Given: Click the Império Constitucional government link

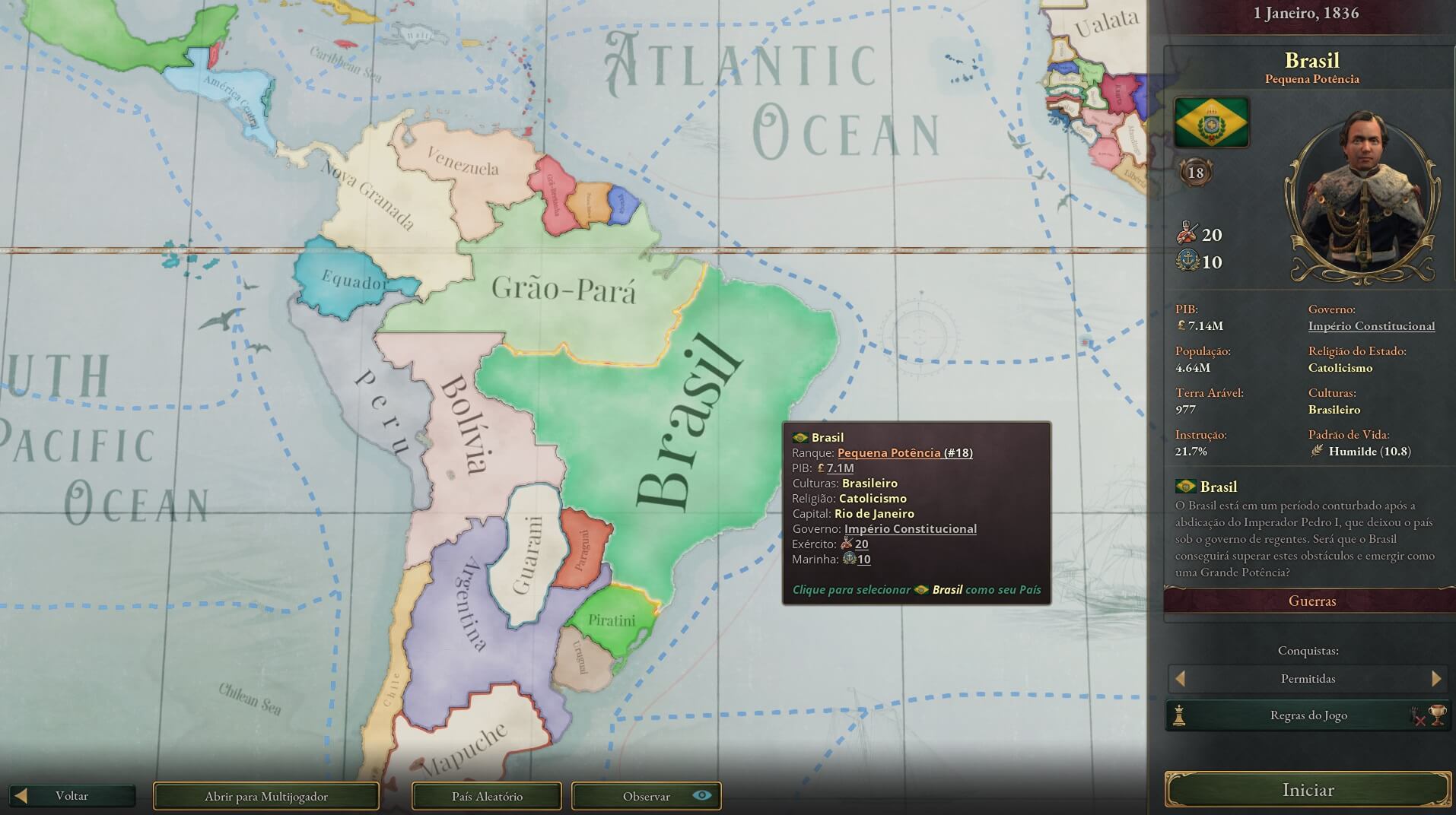Looking at the screenshot, I should (x=1371, y=325).
